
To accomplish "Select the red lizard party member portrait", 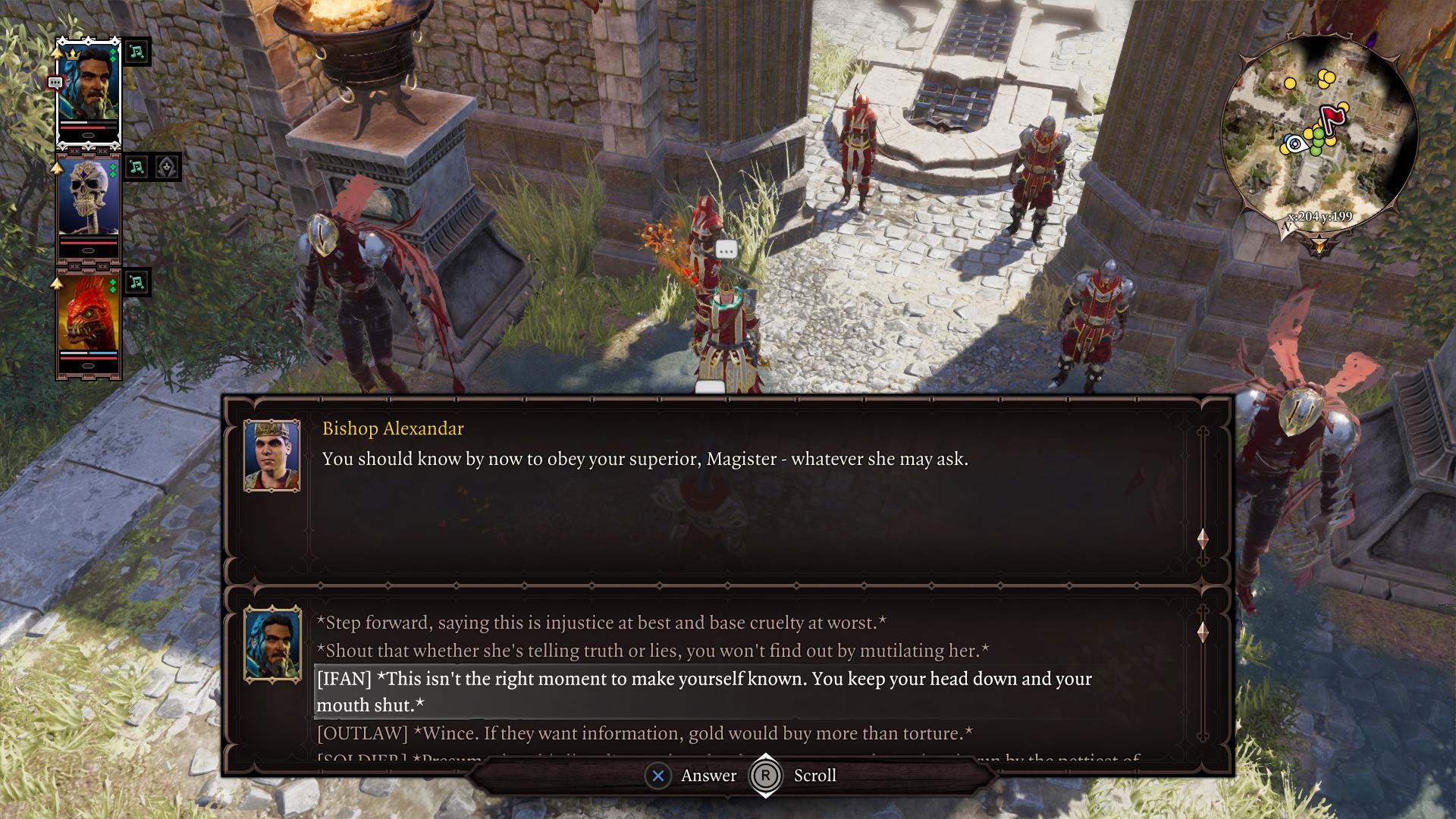I will [x=89, y=318].
